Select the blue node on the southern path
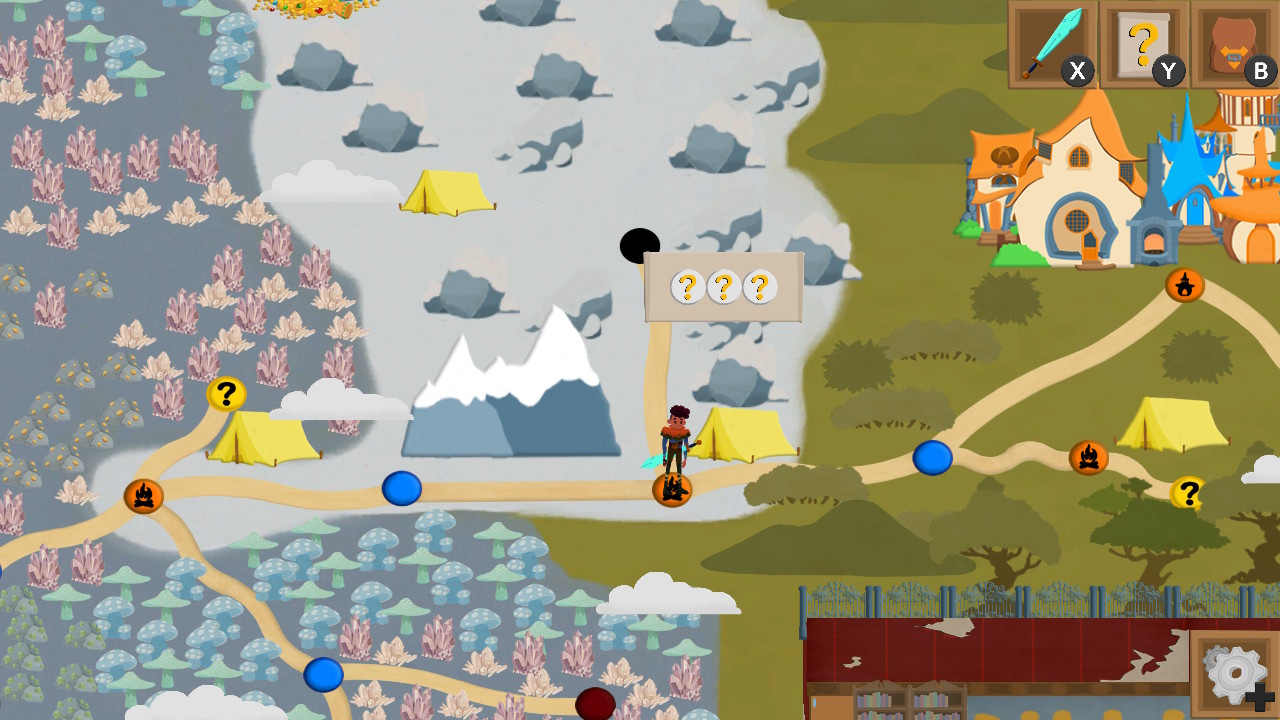The height and width of the screenshot is (720, 1280). click(323, 673)
